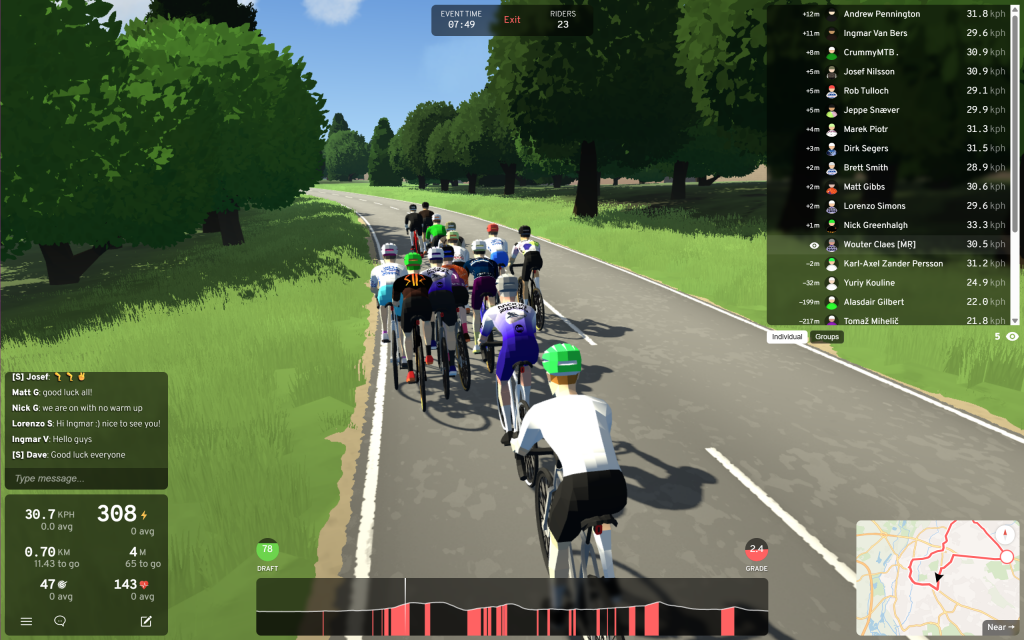Click the spectators eye icon
This screenshot has width=1024, height=640.
coord(1012,337)
